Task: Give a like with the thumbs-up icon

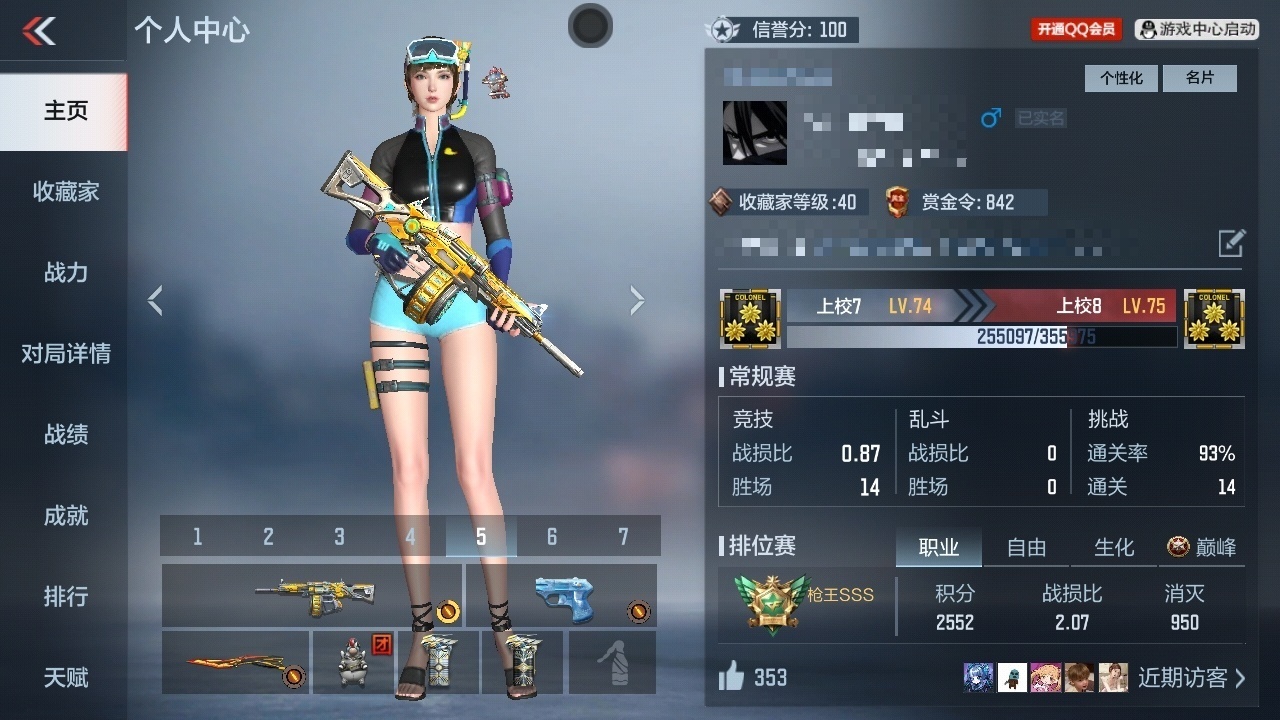Action: click(x=732, y=677)
